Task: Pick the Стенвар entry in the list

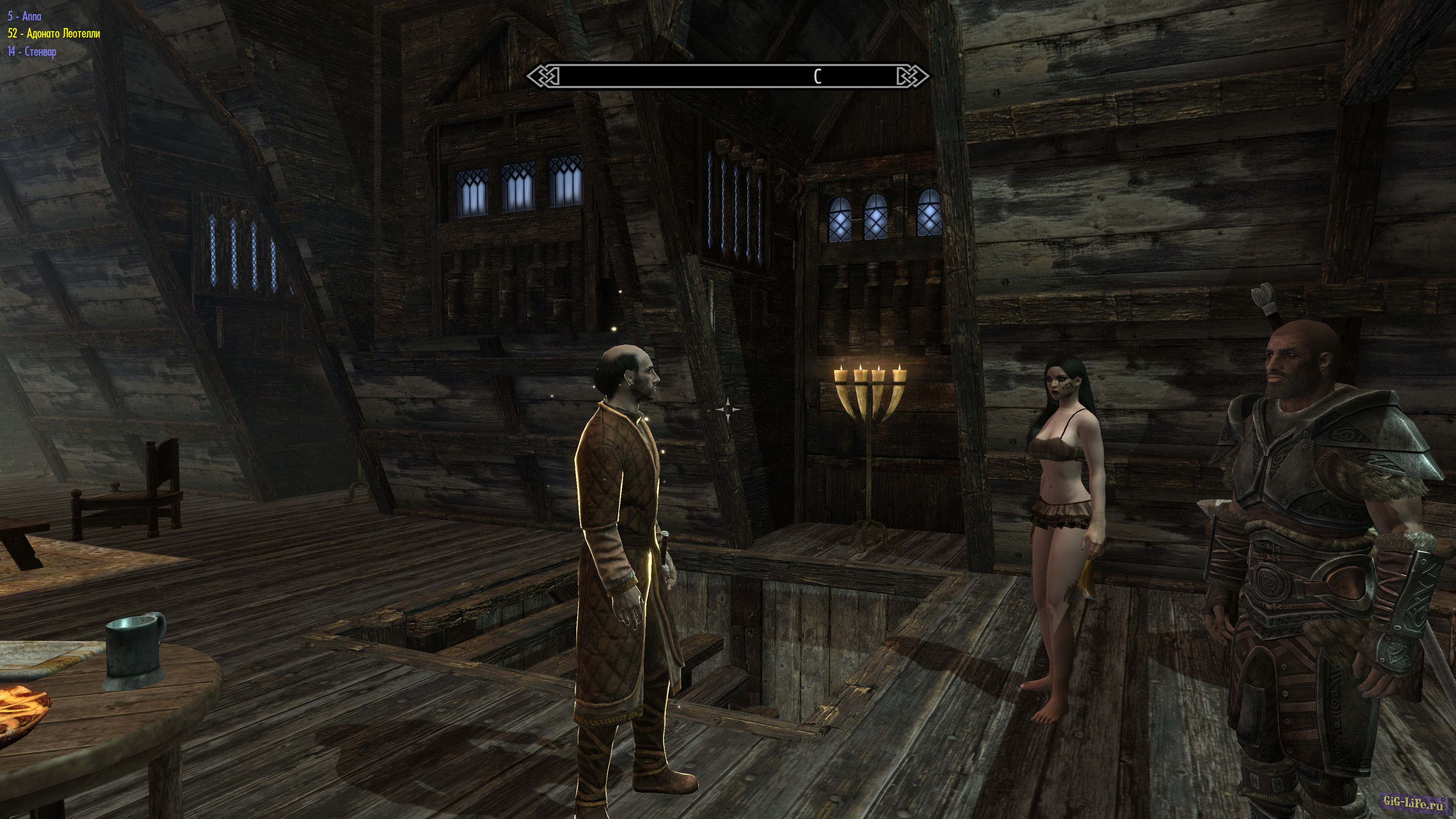Action: [x=32, y=52]
